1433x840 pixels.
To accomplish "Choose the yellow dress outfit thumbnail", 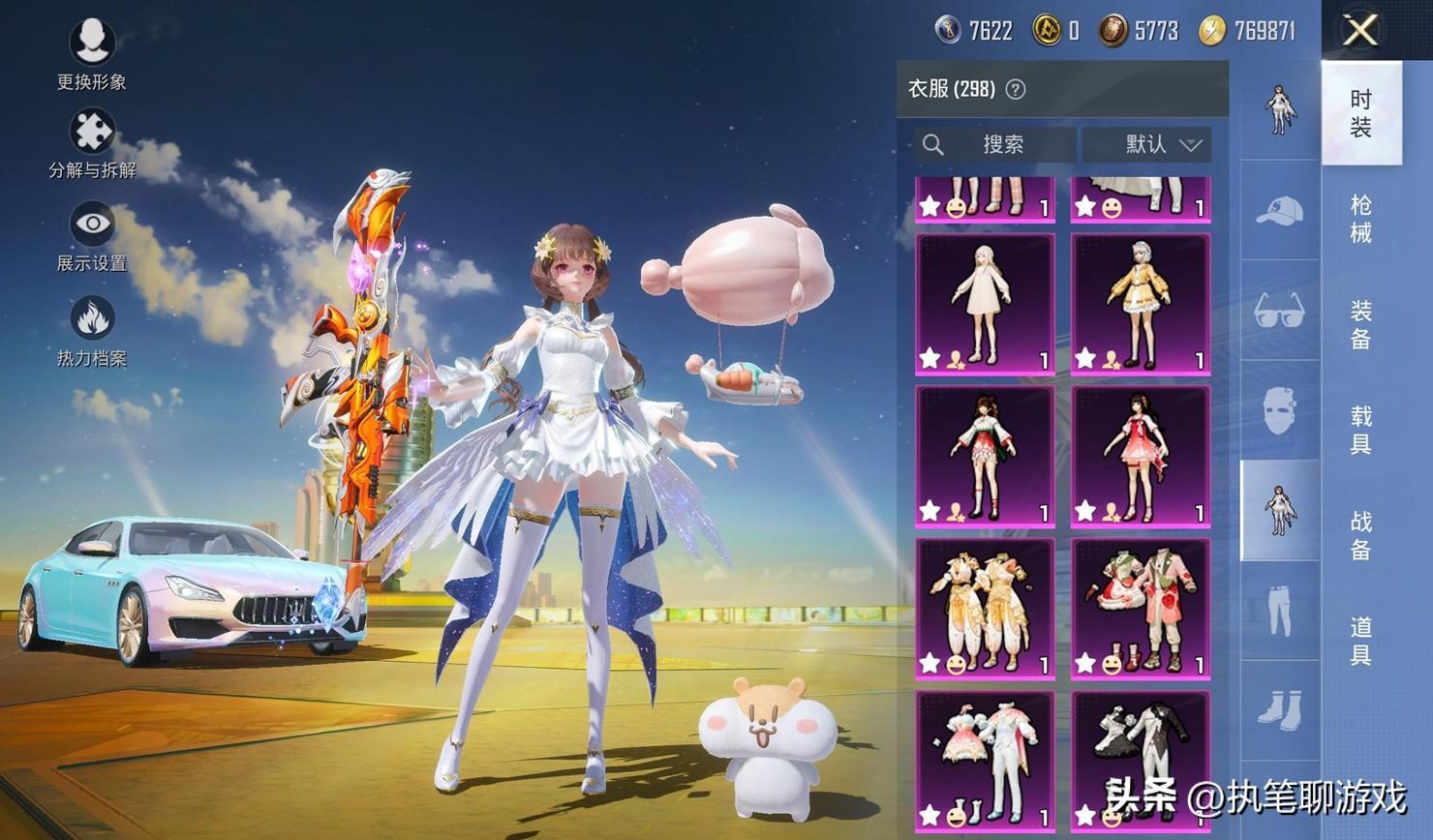I will click(x=1140, y=303).
